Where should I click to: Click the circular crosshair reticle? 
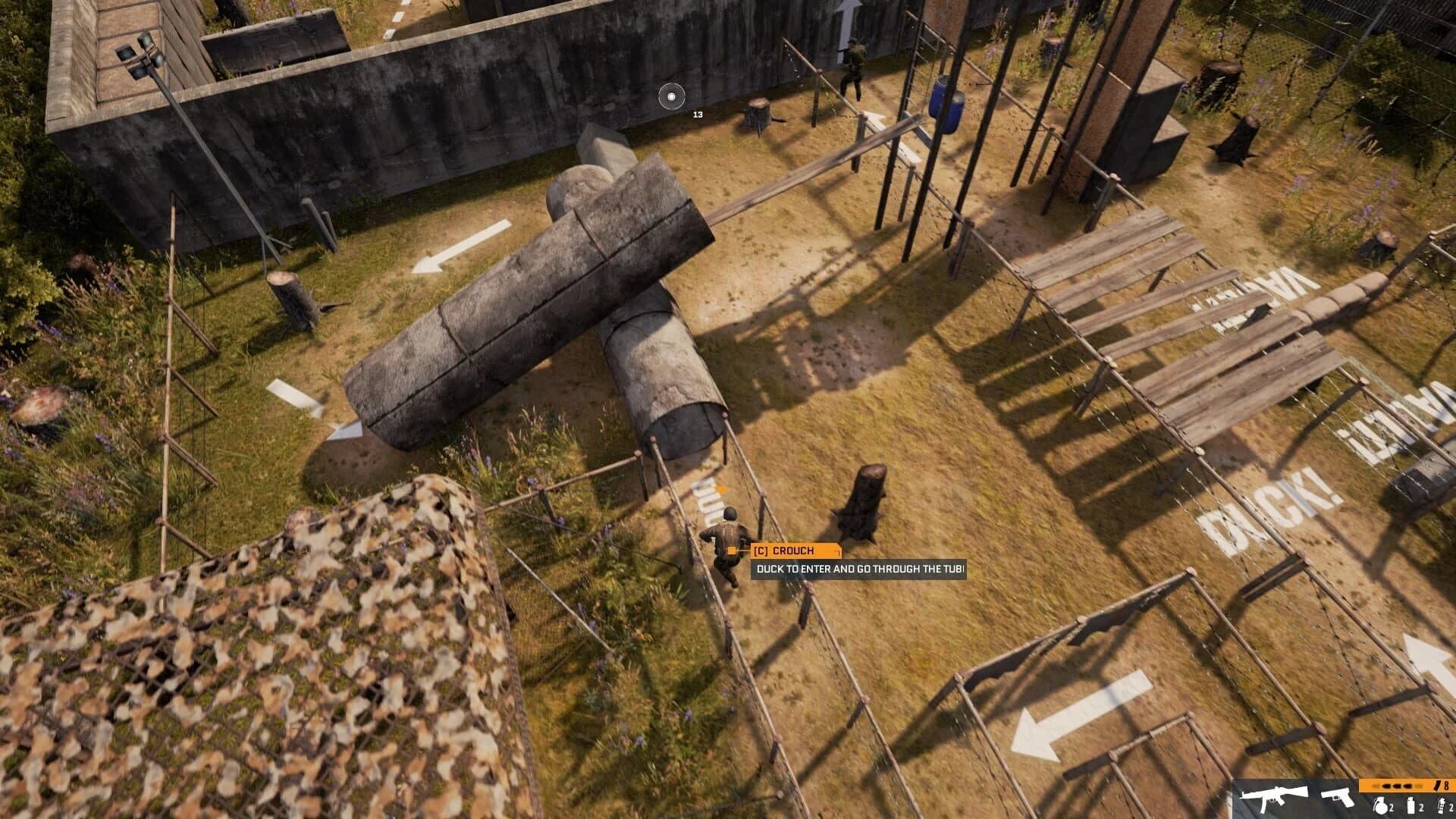point(670,96)
